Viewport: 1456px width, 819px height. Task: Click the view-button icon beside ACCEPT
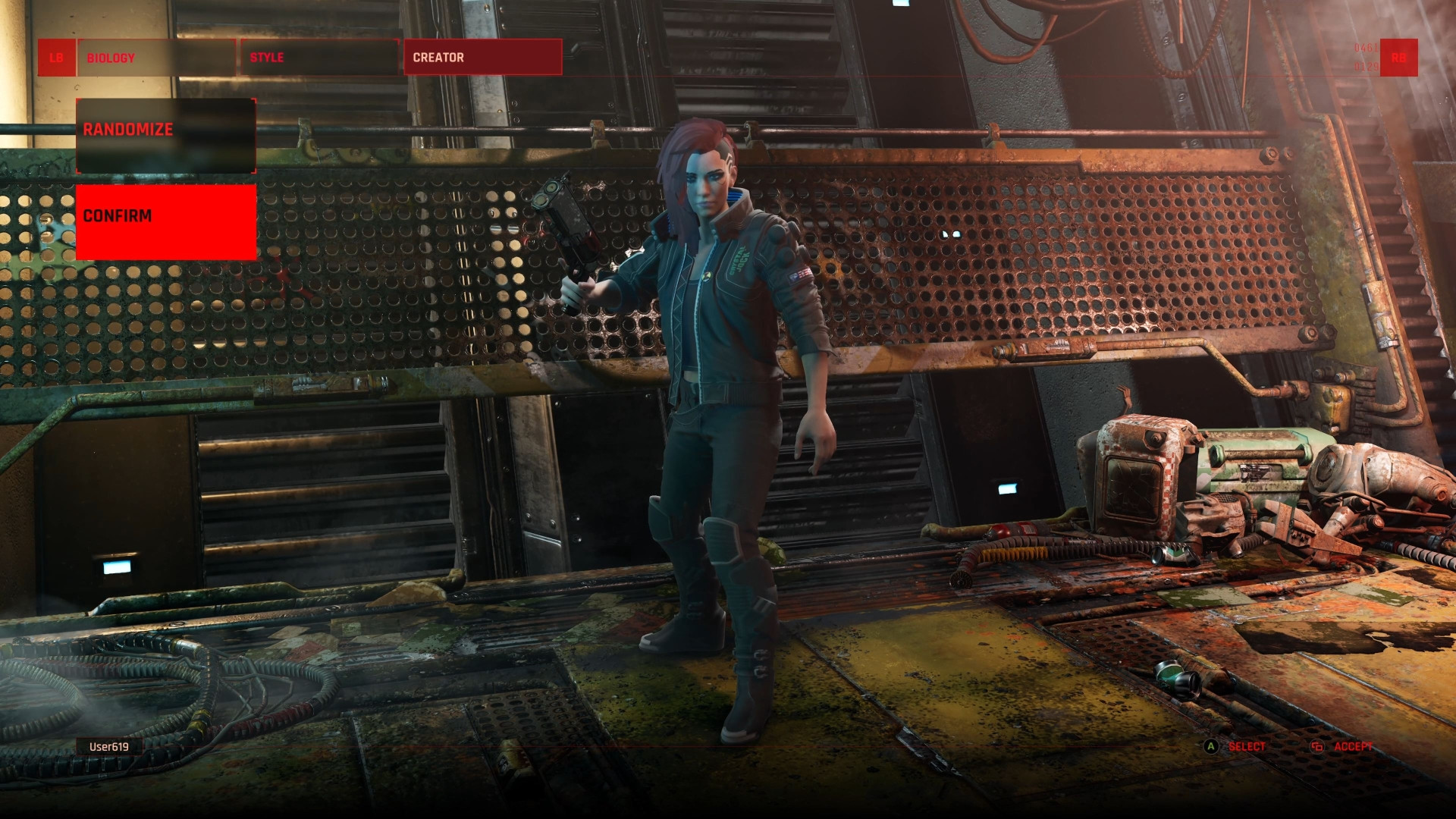1317,747
